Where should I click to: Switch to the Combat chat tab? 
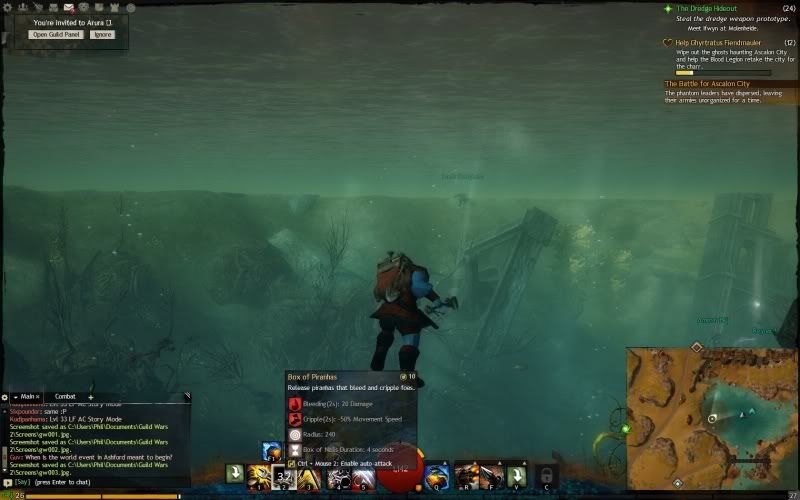(x=65, y=397)
